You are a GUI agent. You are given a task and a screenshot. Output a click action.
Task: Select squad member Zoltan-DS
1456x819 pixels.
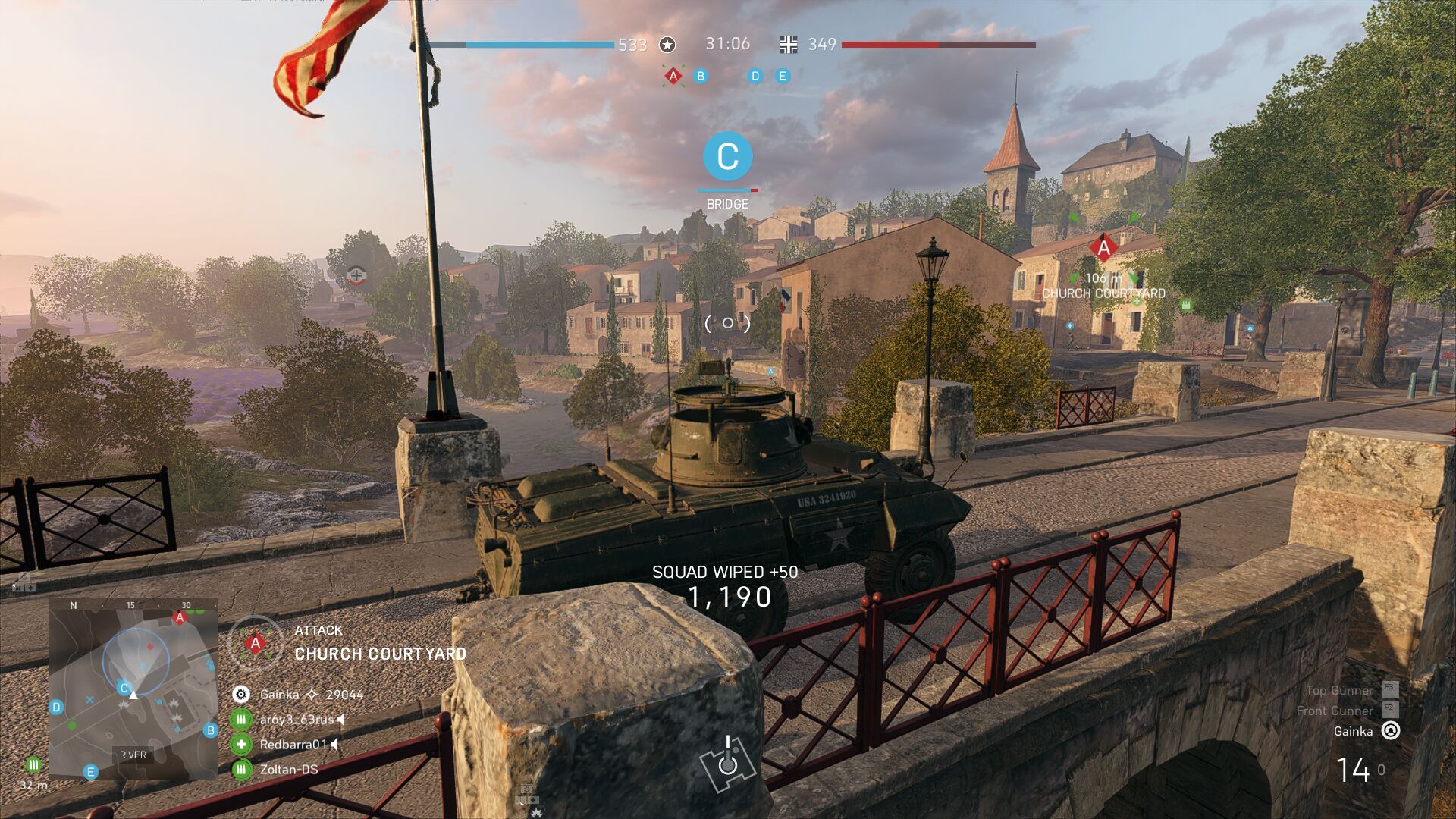tap(288, 770)
